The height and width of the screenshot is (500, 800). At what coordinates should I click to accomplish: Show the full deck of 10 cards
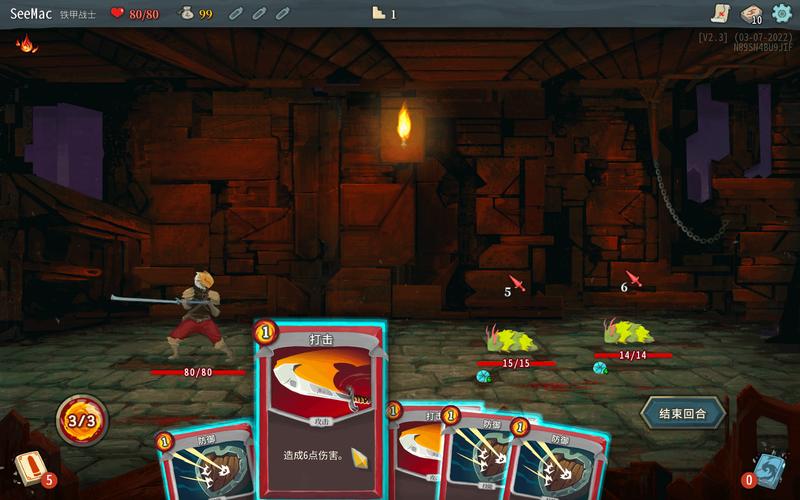pyautogui.click(x=750, y=13)
